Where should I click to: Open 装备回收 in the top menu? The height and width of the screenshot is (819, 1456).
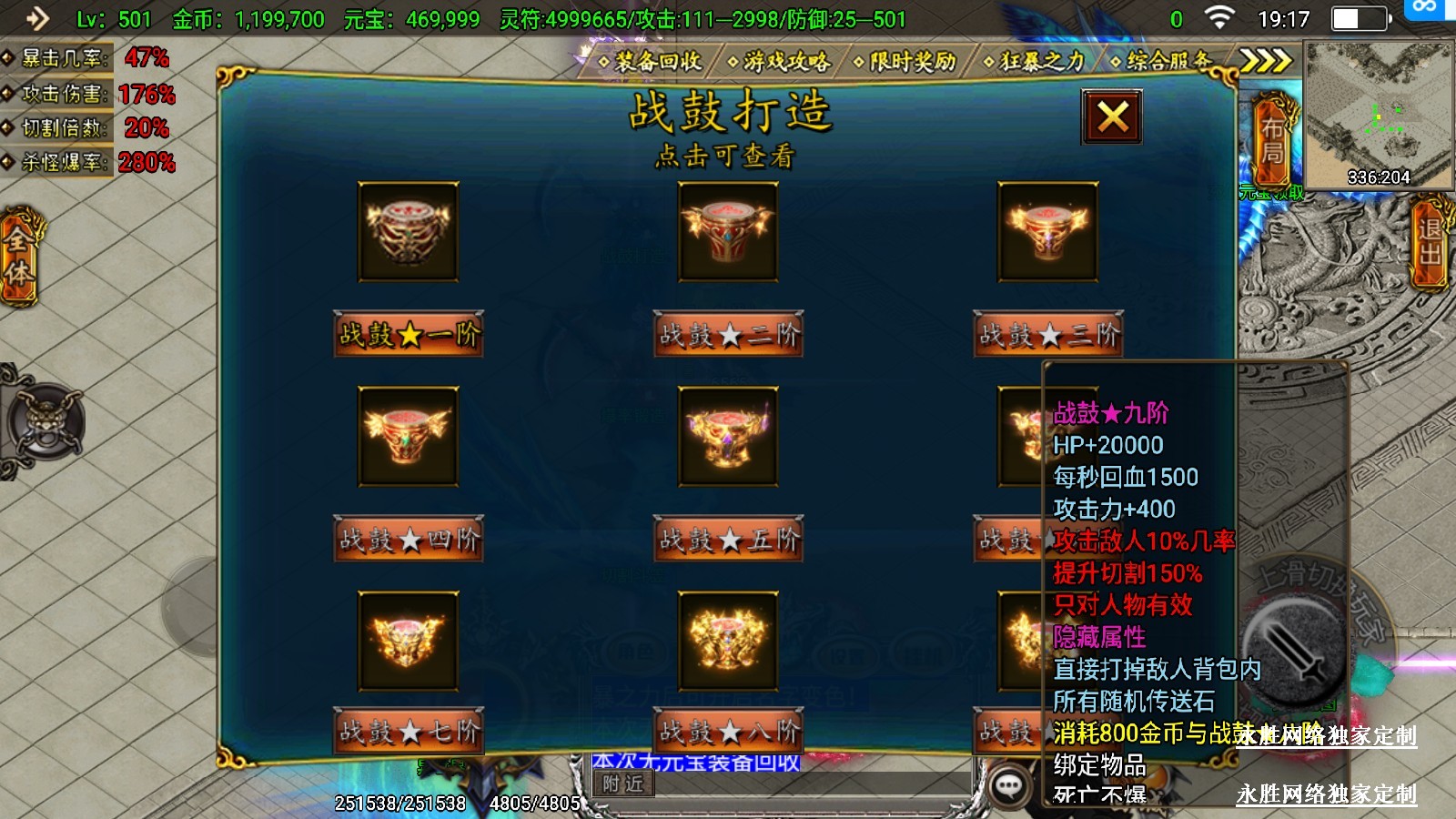(650, 61)
